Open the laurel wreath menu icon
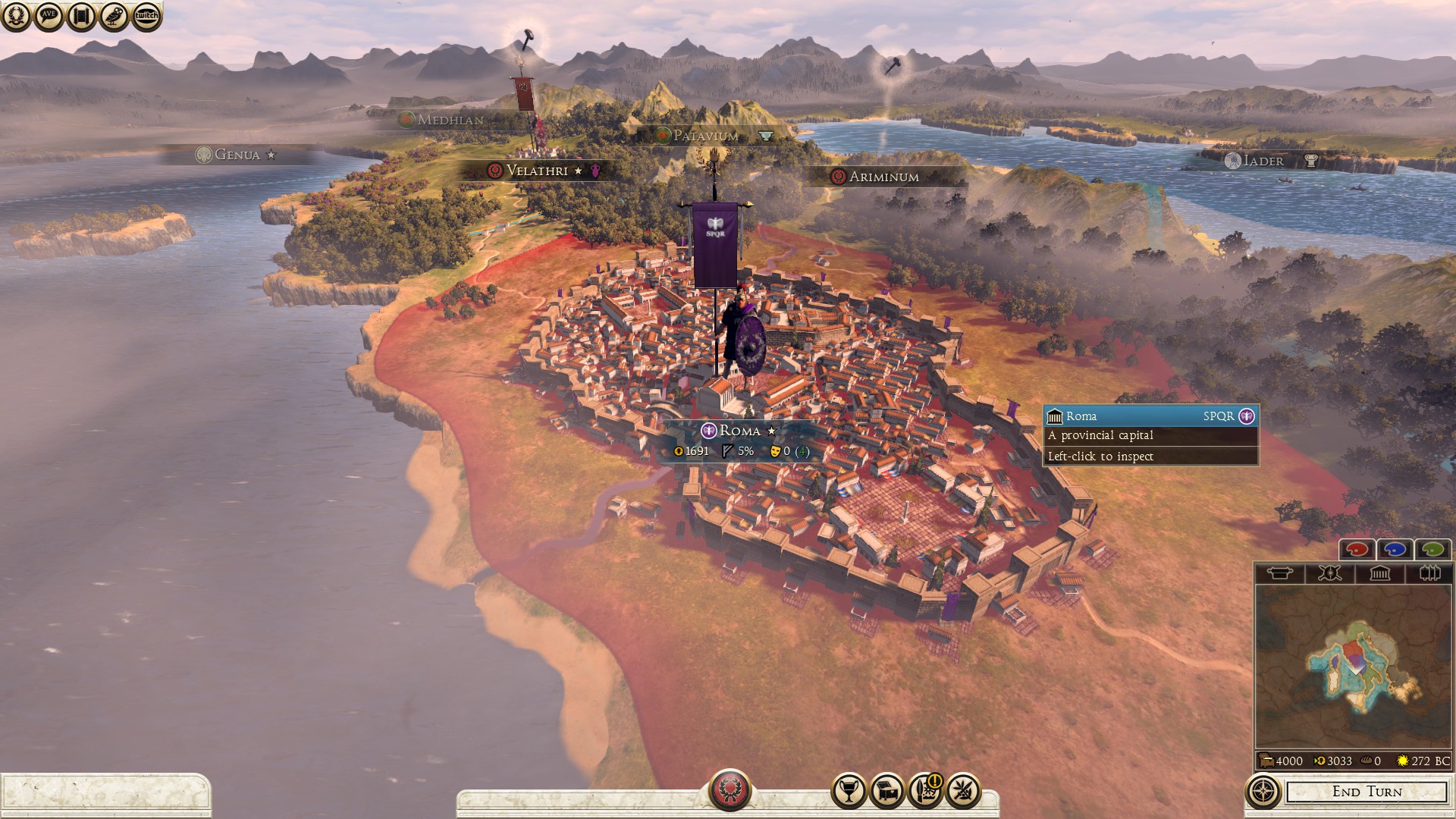This screenshot has width=1456, height=819. [16, 16]
